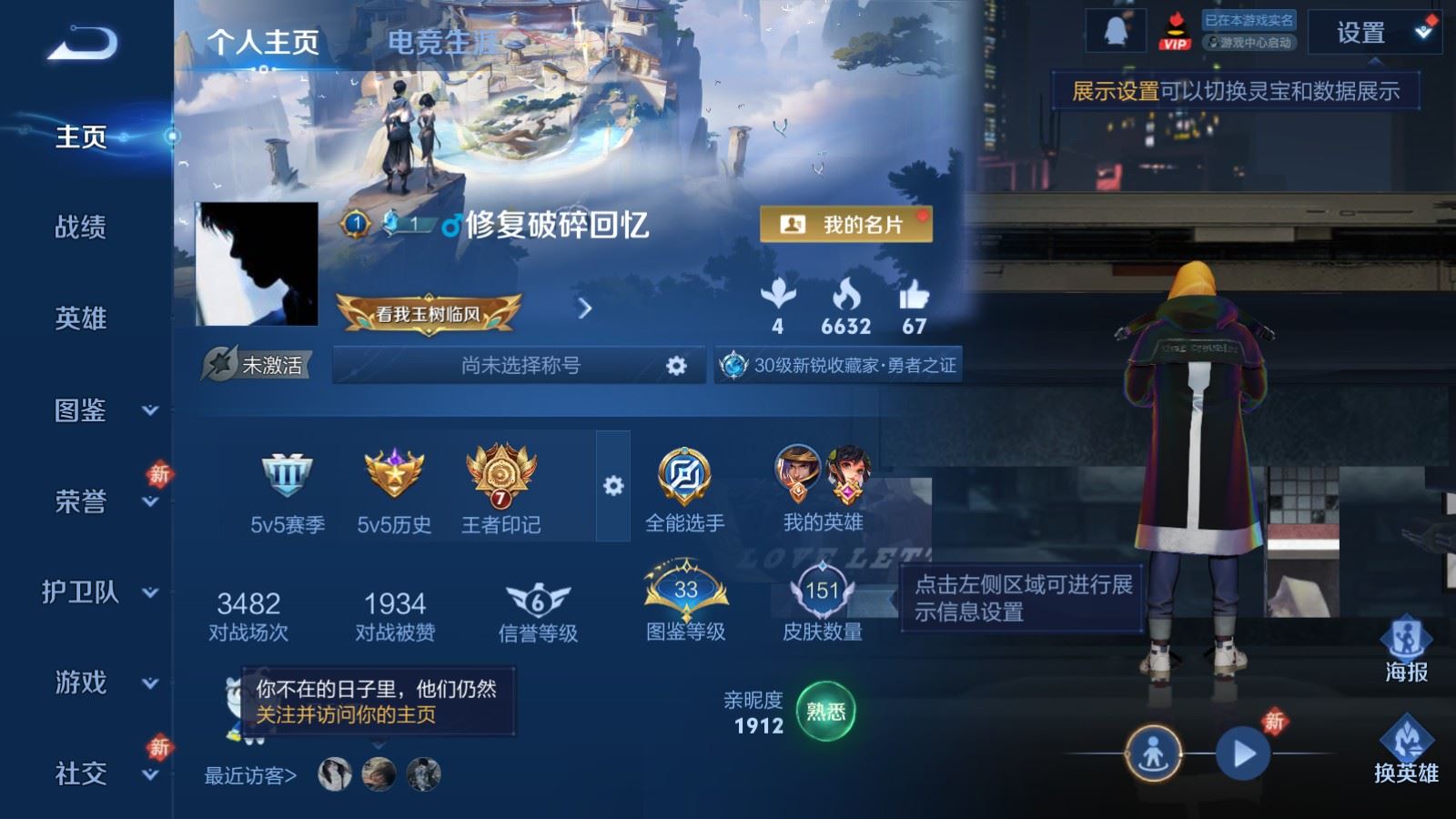The height and width of the screenshot is (819, 1456).
Task: Expand the 社交 sidebar section
Action: pyautogui.click(x=82, y=776)
